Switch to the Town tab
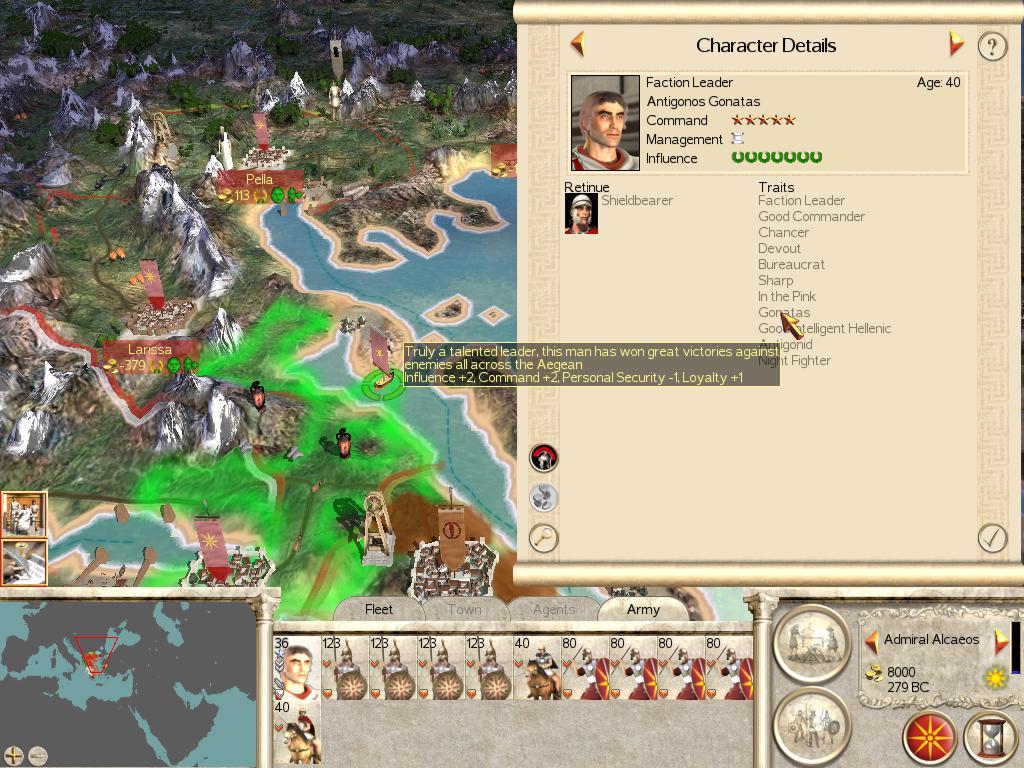 point(464,609)
